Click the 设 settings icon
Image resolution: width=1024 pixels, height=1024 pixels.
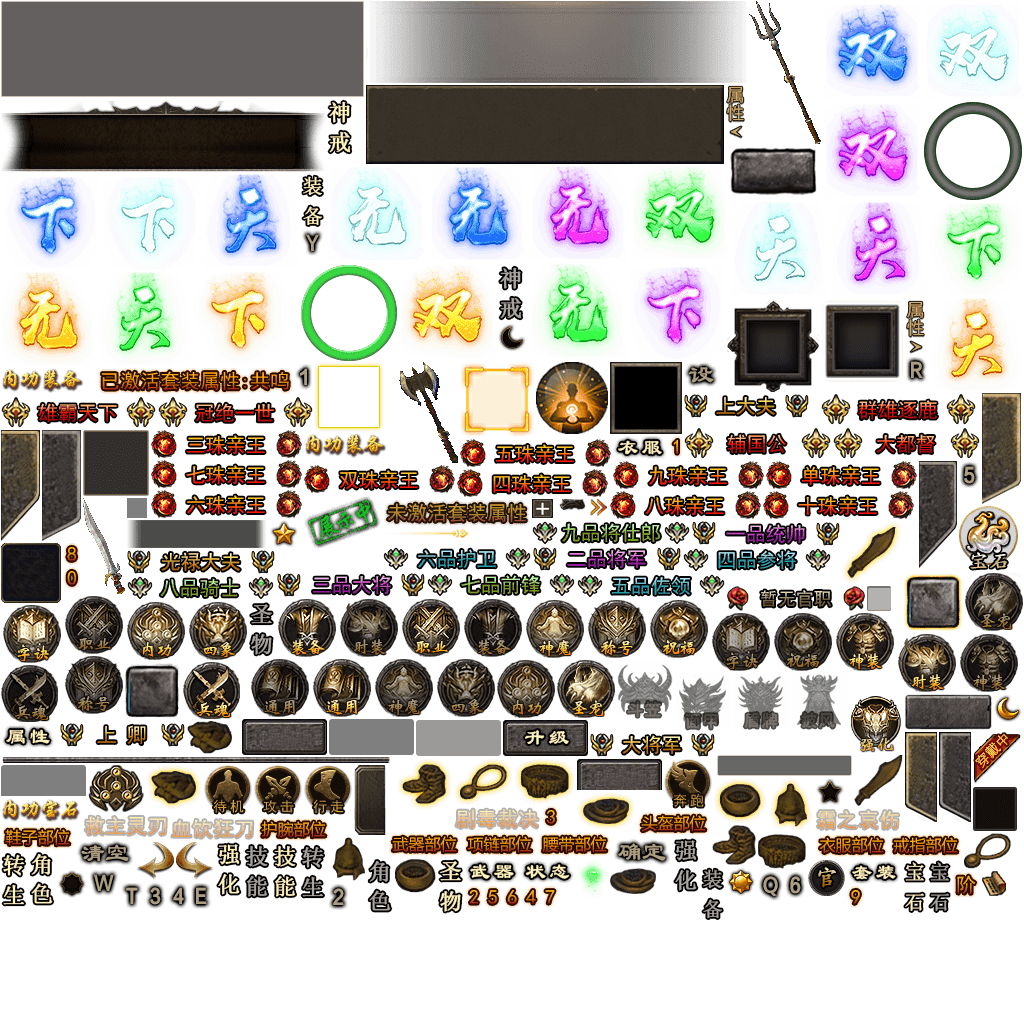point(701,376)
